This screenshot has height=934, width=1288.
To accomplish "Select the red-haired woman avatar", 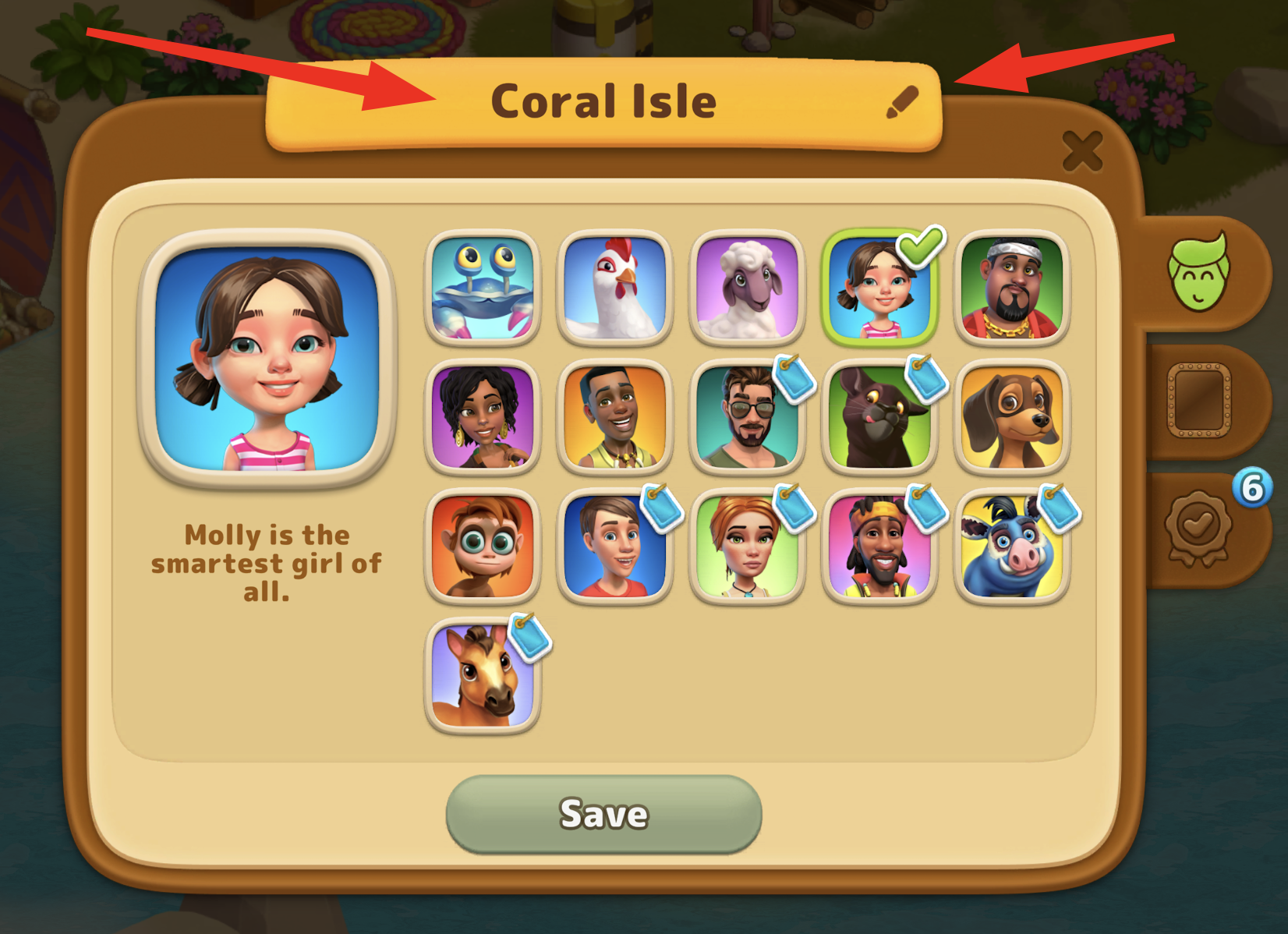I will pyautogui.click(x=747, y=547).
